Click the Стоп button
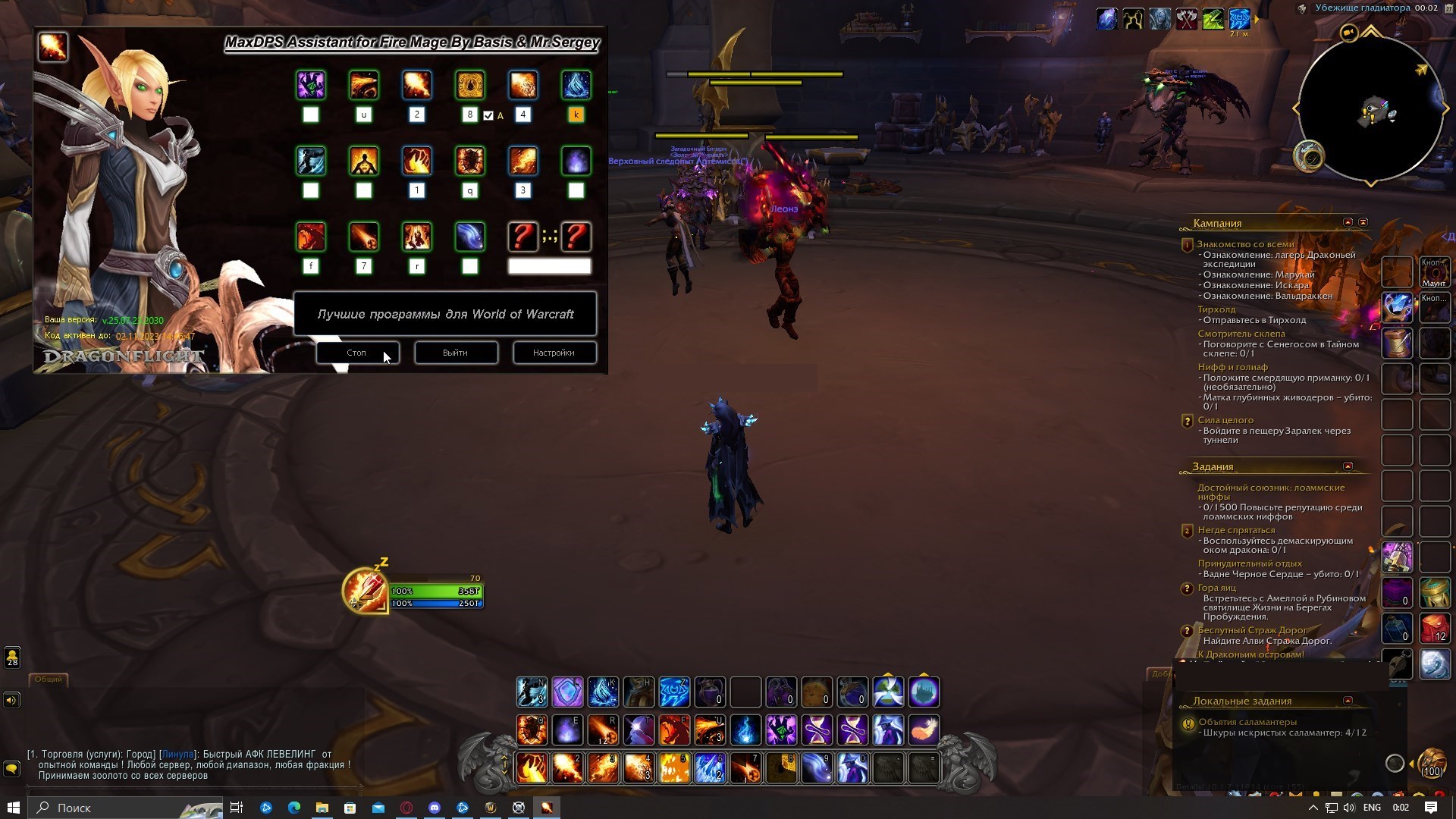This screenshot has width=1456, height=819. (x=356, y=353)
